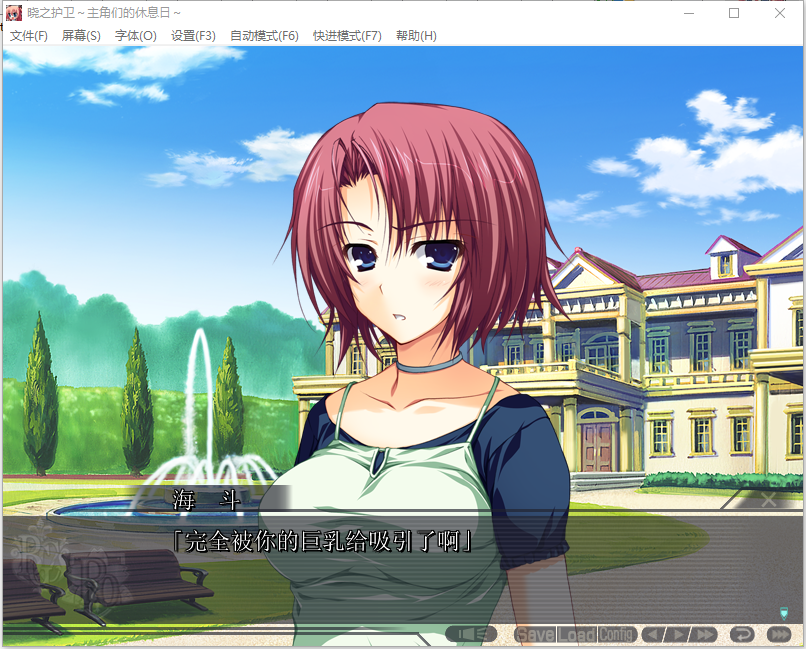Image resolution: width=806 pixels, height=649 pixels.
Task: Toggle 自动模式(F6) auto mode
Action: (264, 36)
